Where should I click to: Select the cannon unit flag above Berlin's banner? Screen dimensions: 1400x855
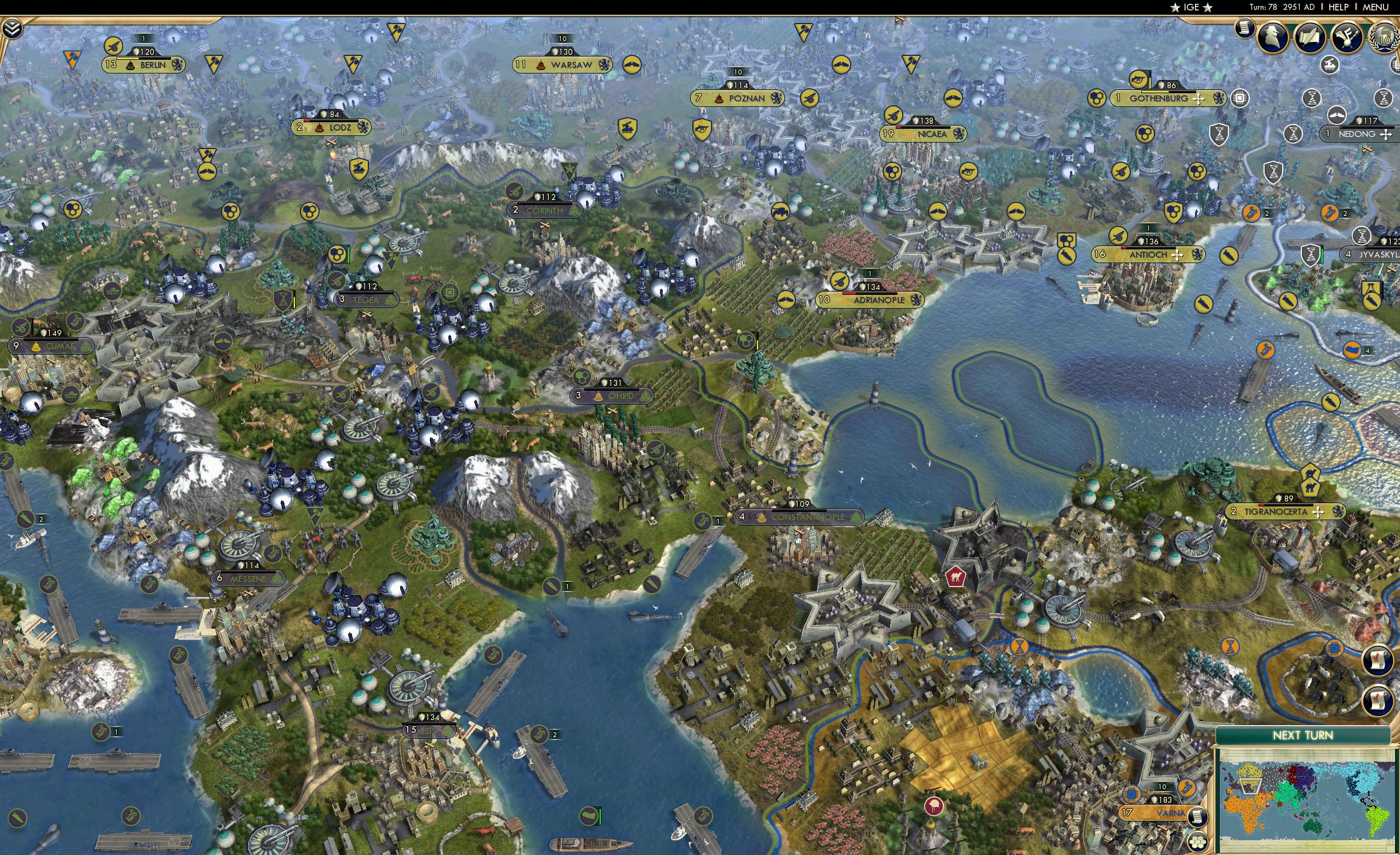click(x=115, y=47)
